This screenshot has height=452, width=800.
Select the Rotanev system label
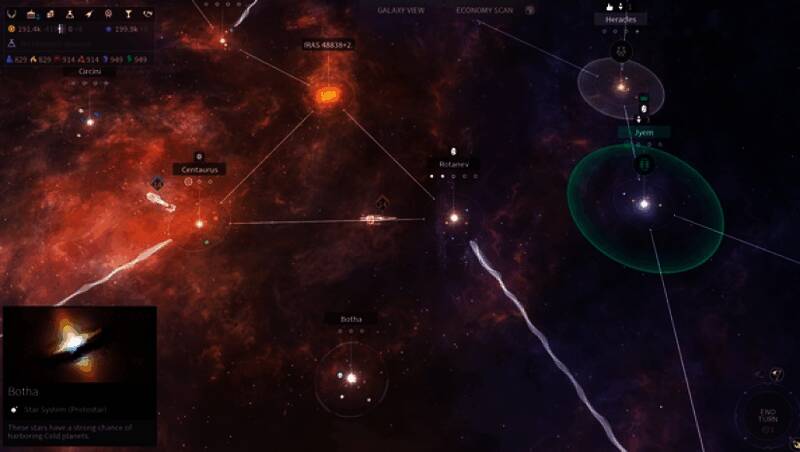(x=454, y=164)
